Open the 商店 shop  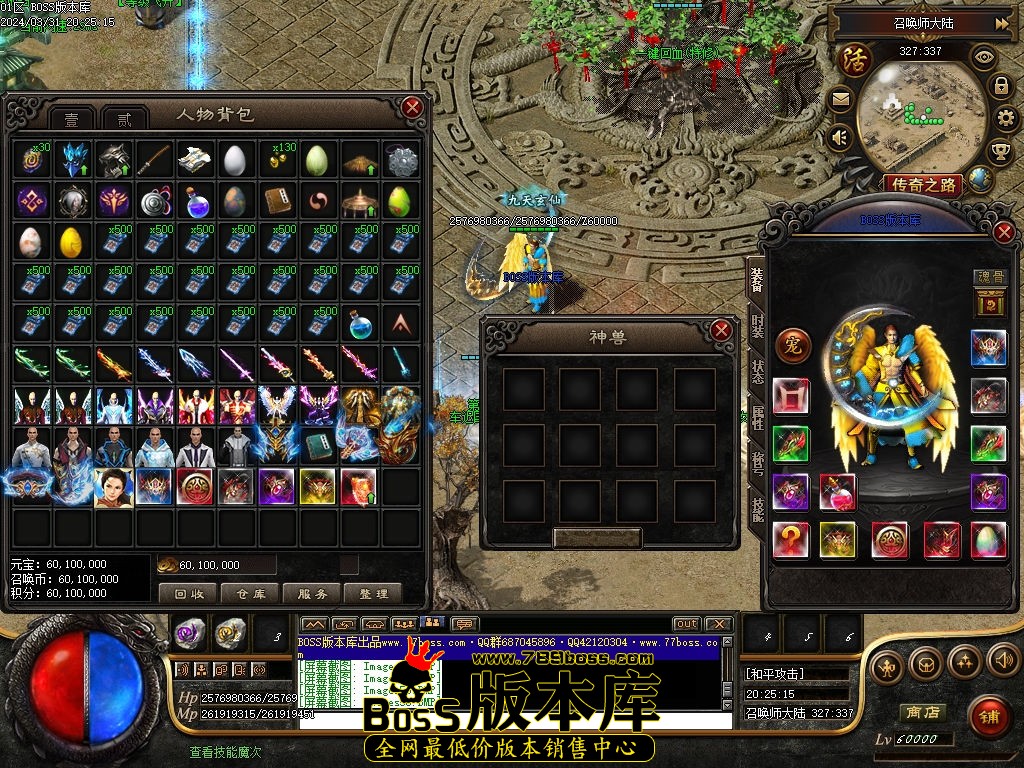coord(922,712)
